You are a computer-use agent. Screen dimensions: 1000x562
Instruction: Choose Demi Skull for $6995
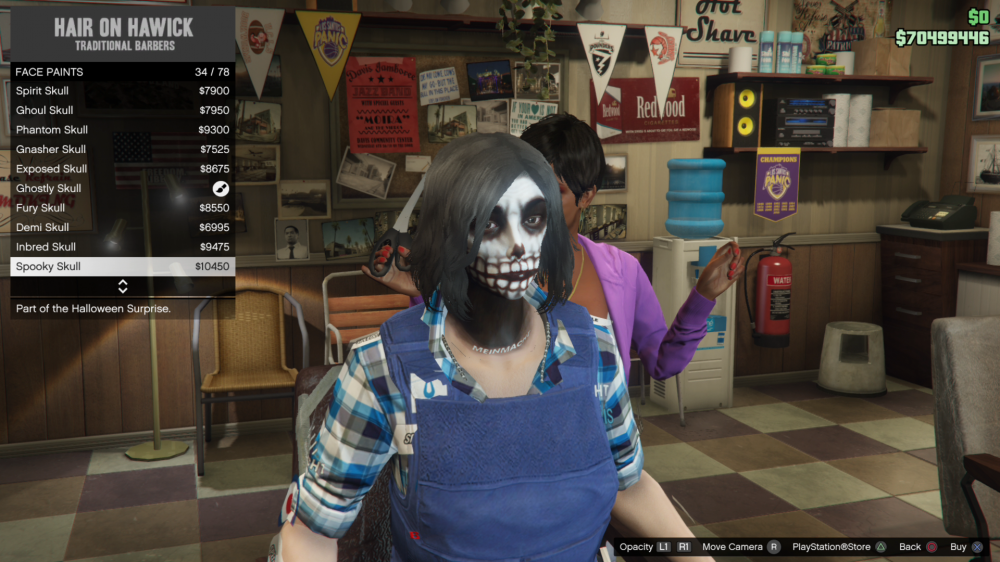[122, 227]
